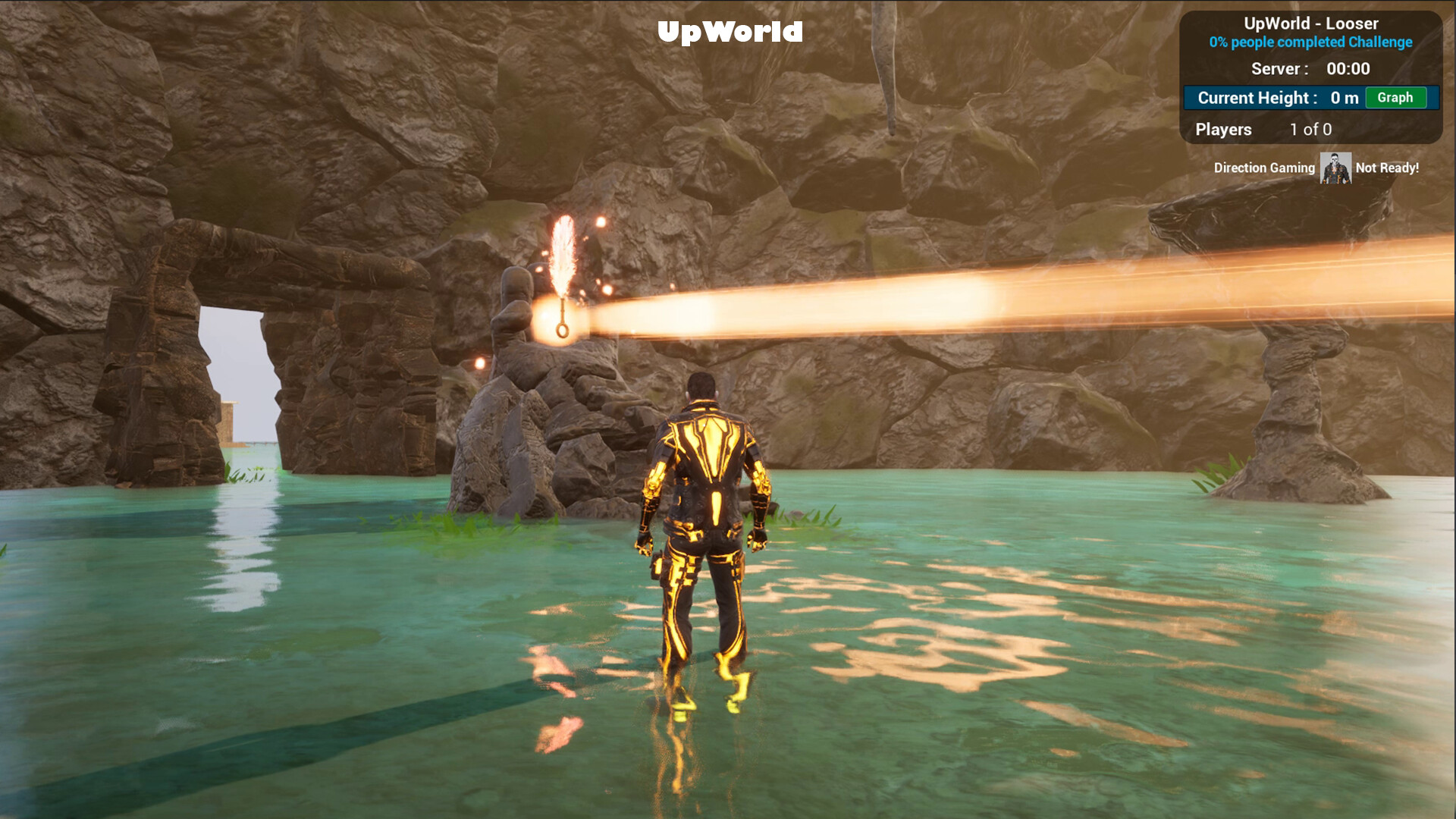Click the sparkling flame effect above the key
The image size is (1456, 819).
[565, 250]
